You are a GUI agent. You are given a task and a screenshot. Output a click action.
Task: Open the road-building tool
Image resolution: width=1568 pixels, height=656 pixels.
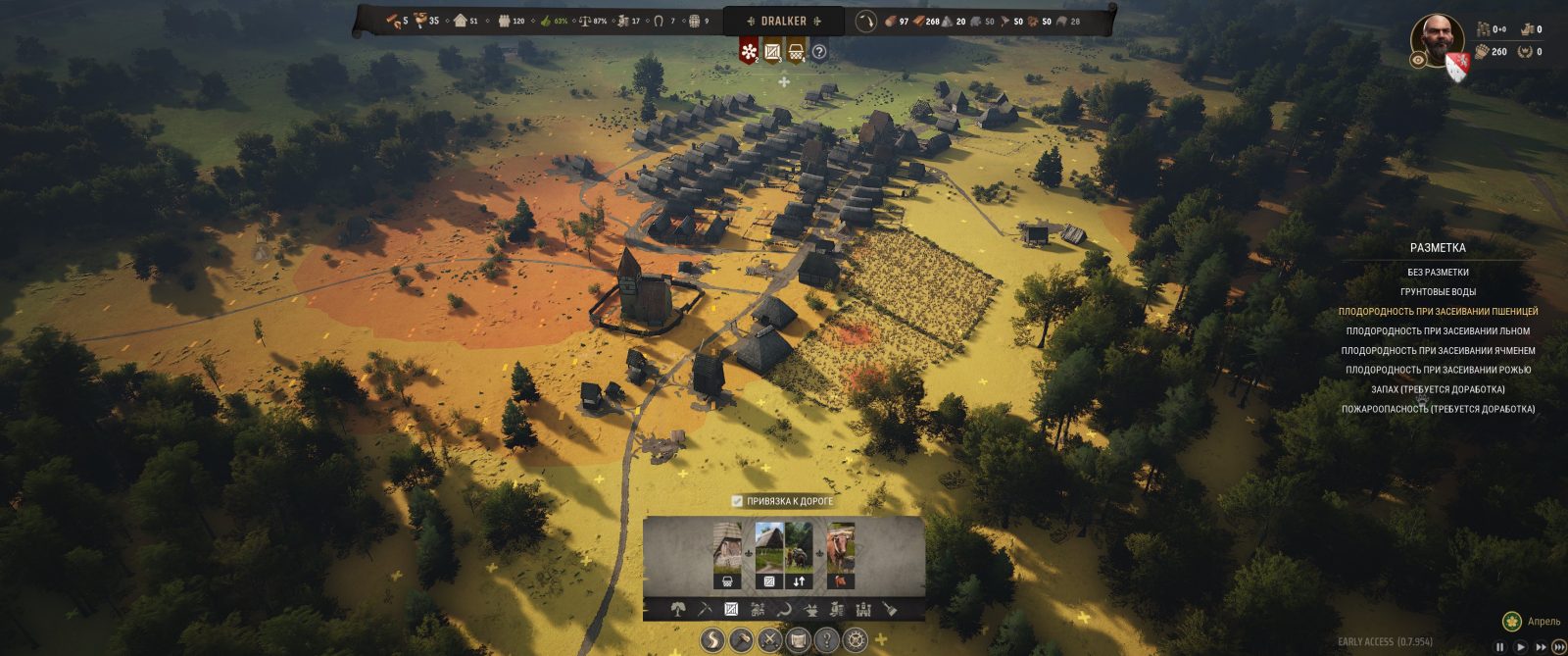712,641
